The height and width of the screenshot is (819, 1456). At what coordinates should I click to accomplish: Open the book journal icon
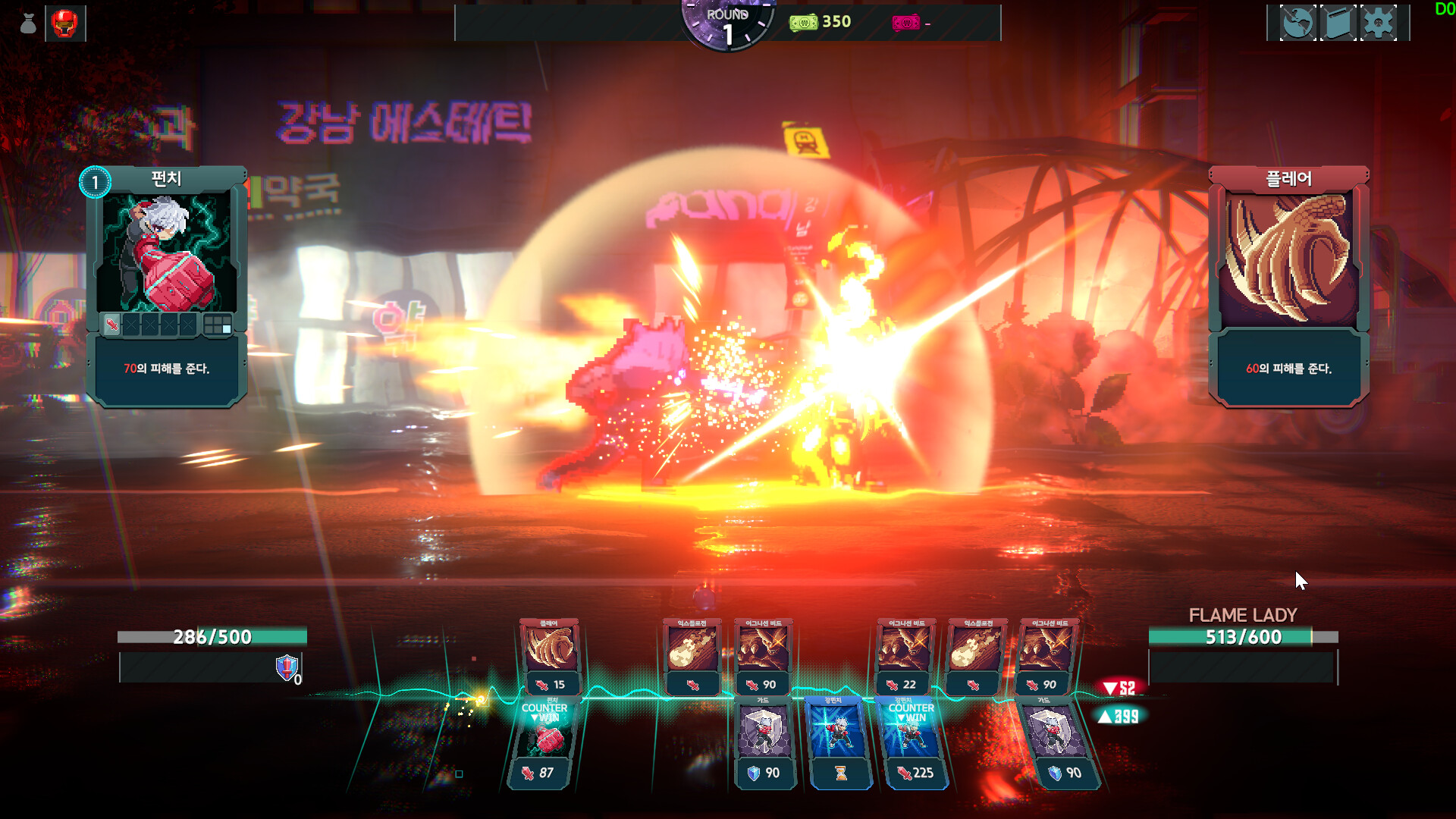pos(1338,23)
